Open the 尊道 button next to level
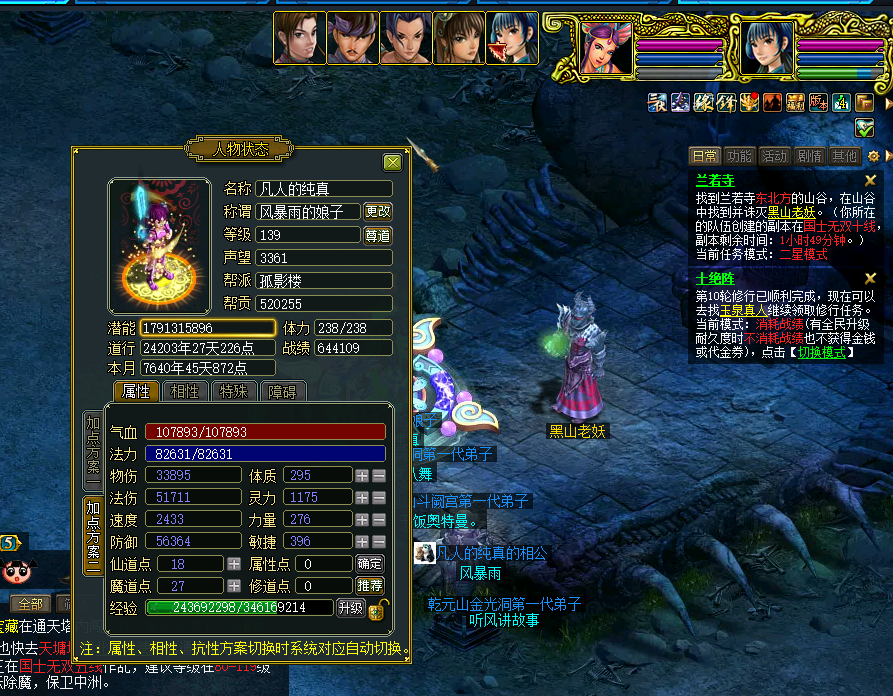Image resolution: width=893 pixels, height=696 pixels. click(377, 236)
